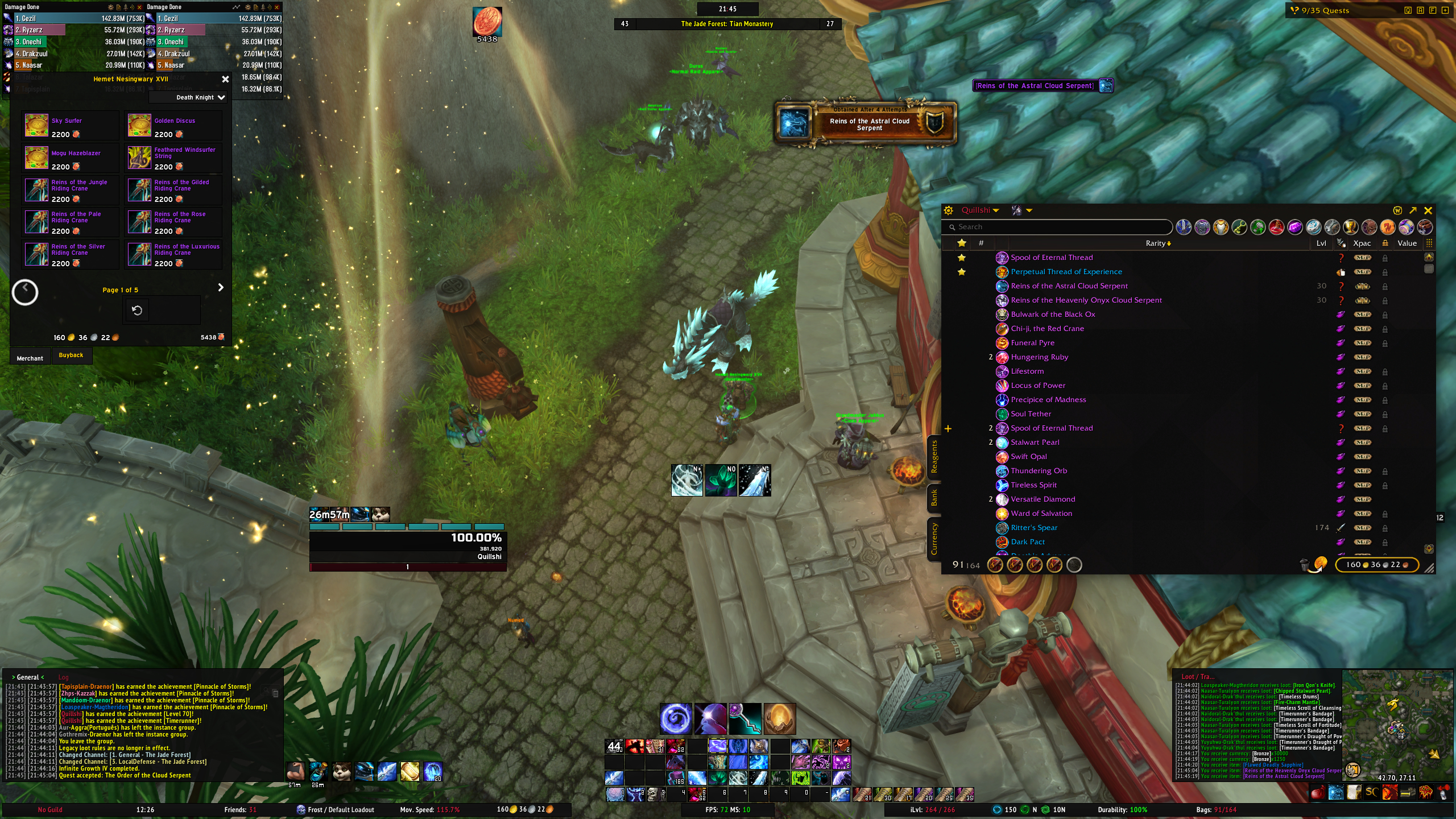Open the Bank side tab

pos(934,498)
